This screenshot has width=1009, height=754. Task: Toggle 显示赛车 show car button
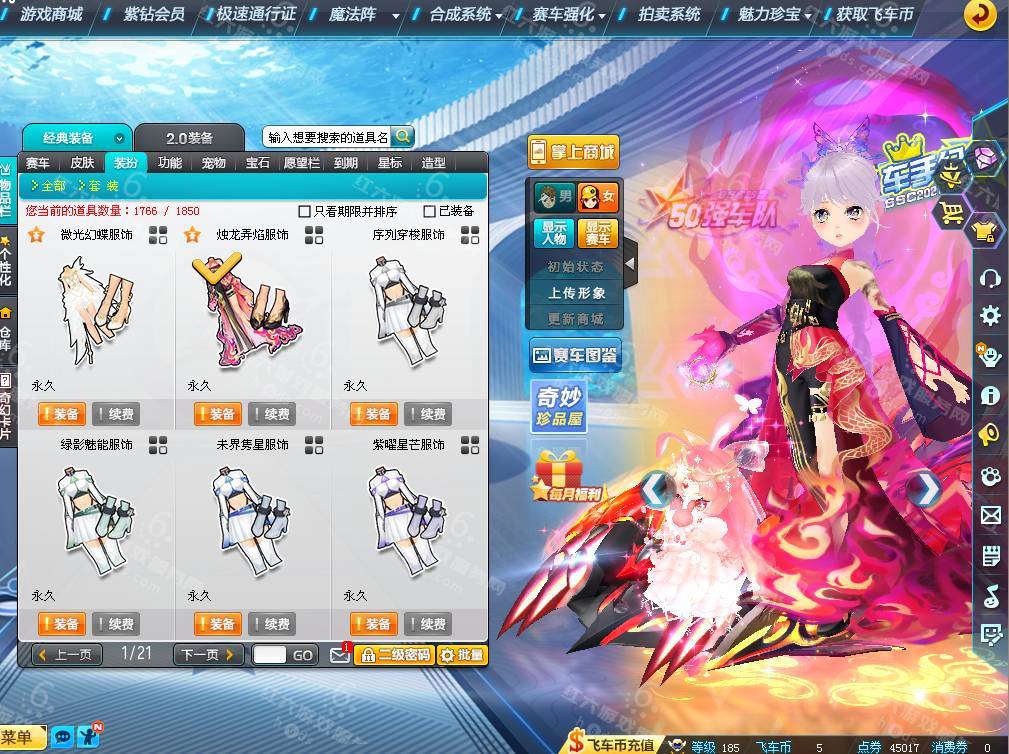pos(598,233)
